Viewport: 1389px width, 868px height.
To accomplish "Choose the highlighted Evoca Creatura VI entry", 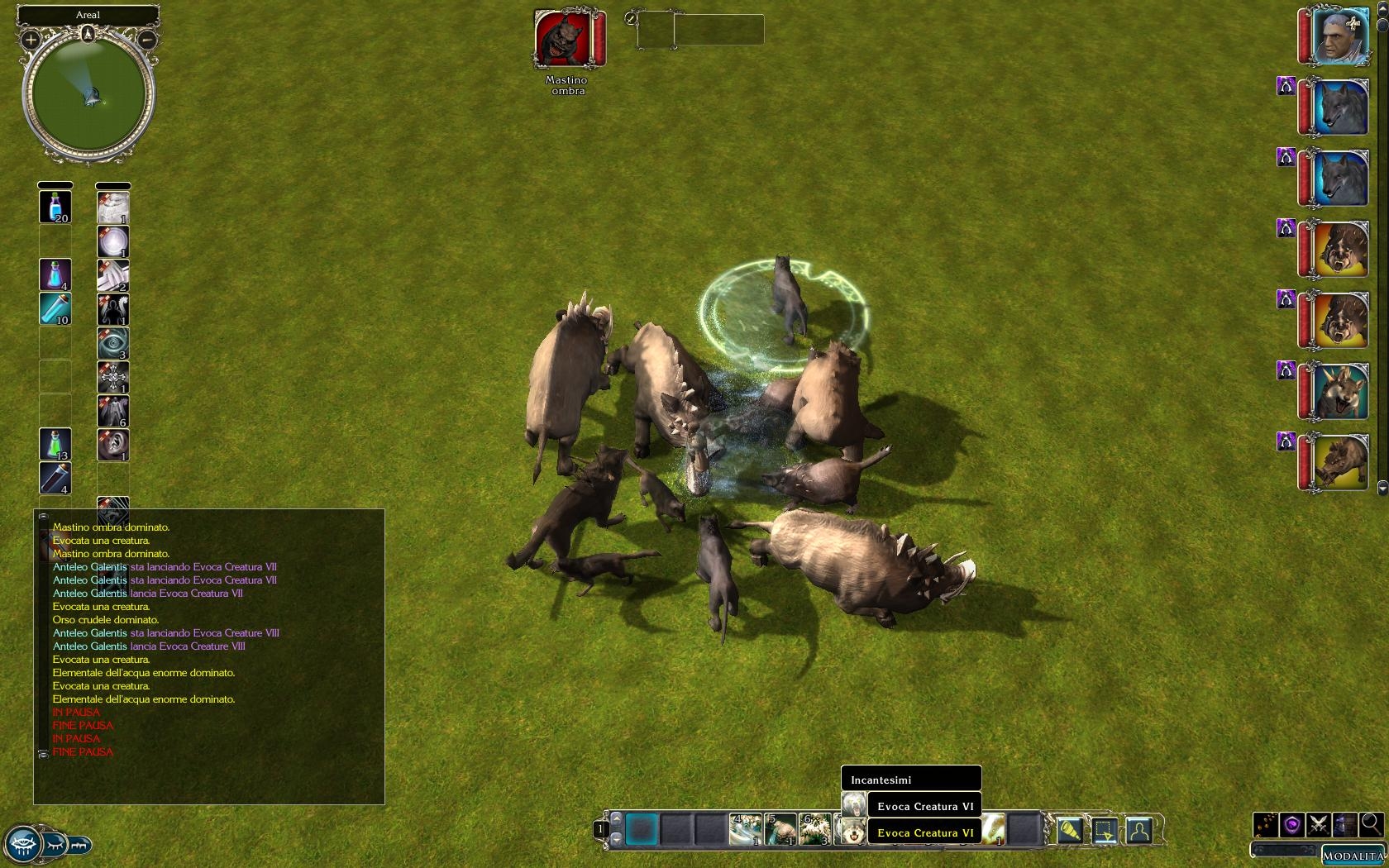I will click(924, 832).
